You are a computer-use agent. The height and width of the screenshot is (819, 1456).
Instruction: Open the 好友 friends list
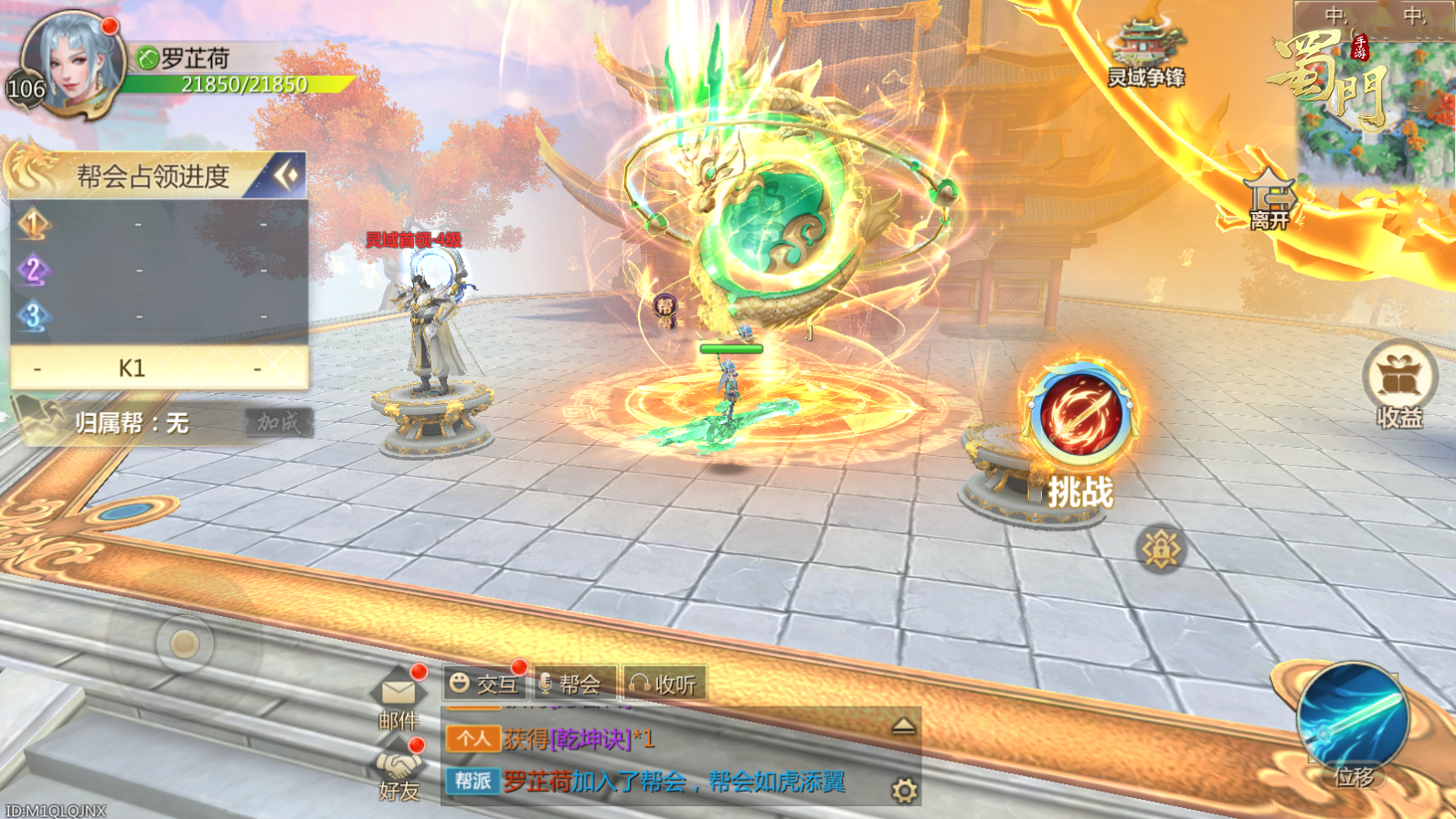coord(399,771)
